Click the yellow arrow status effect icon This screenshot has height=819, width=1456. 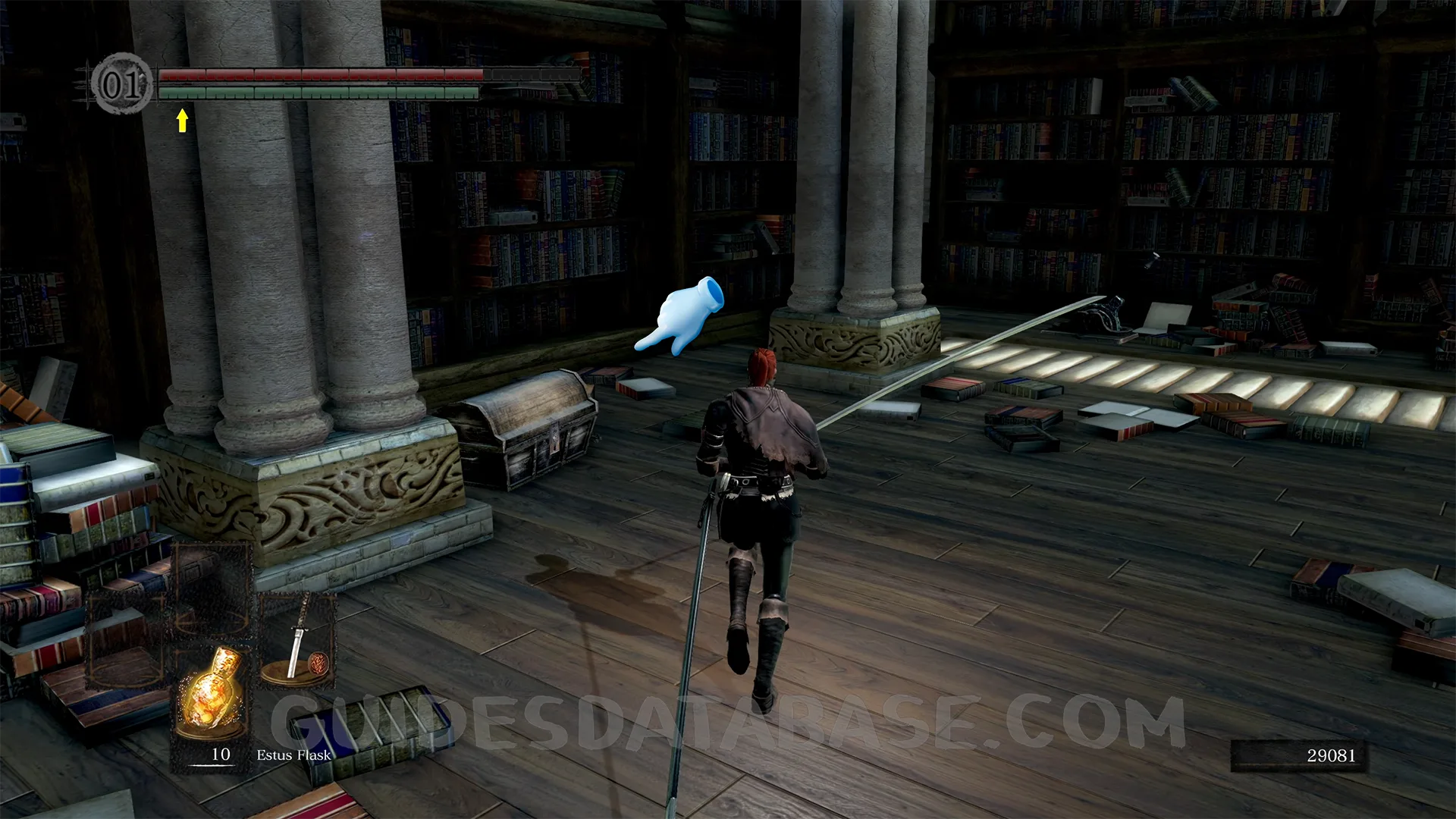(x=182, y=120)
